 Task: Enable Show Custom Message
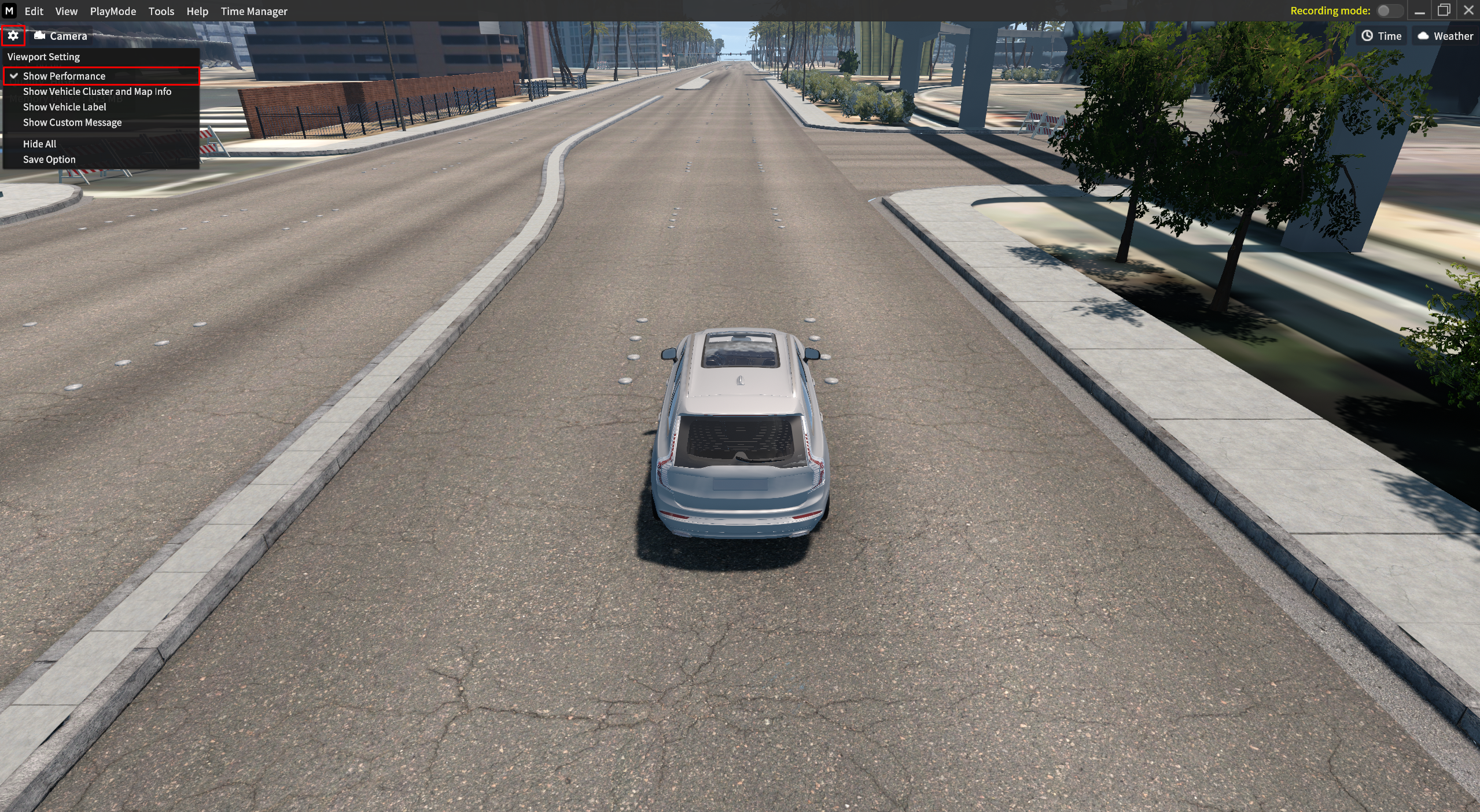tap(72, 123)
